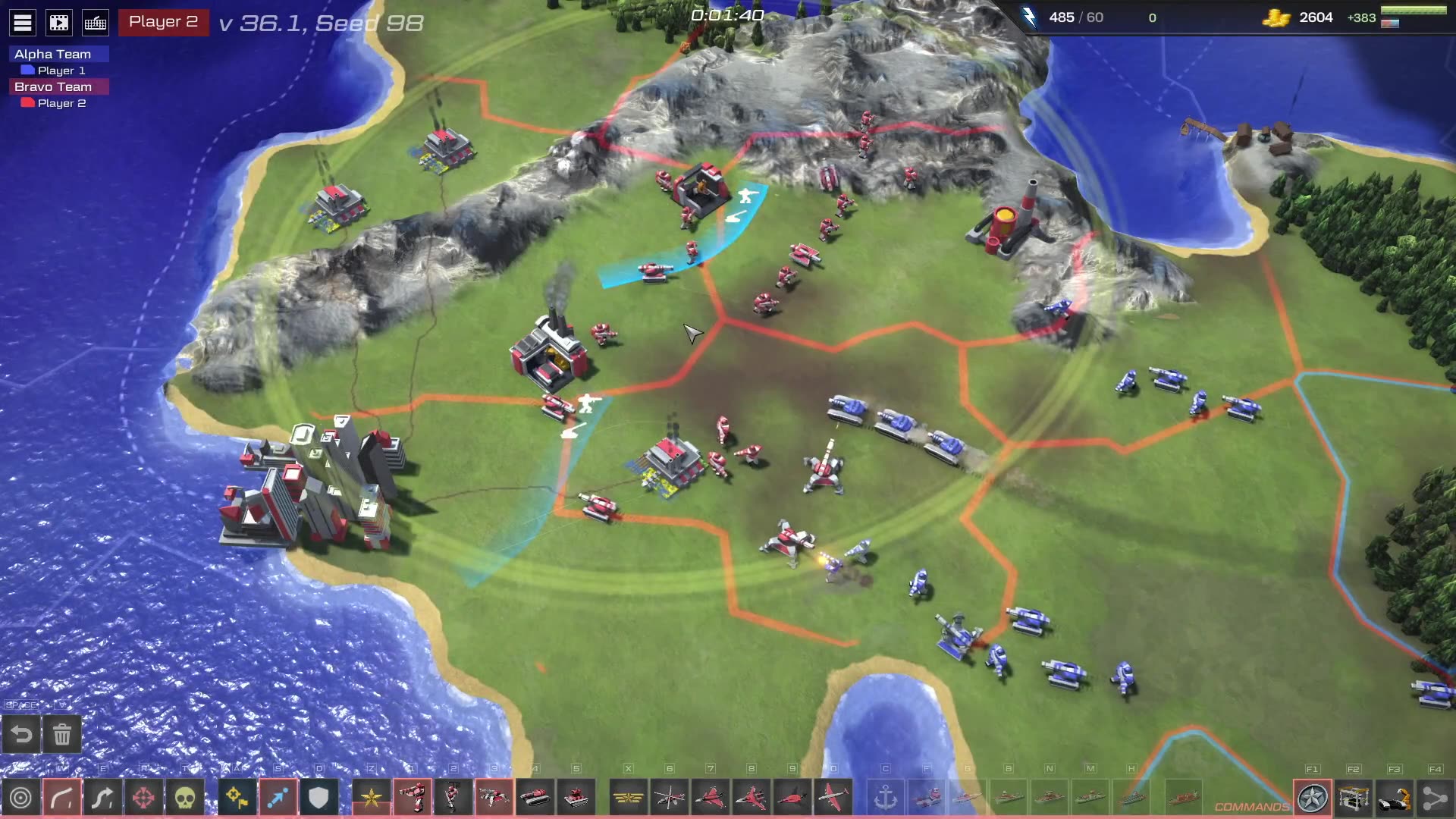The height and width of the screenshot is (819, 1456).
Task: Select the anchor naval units category
Action: pos(886,798)
